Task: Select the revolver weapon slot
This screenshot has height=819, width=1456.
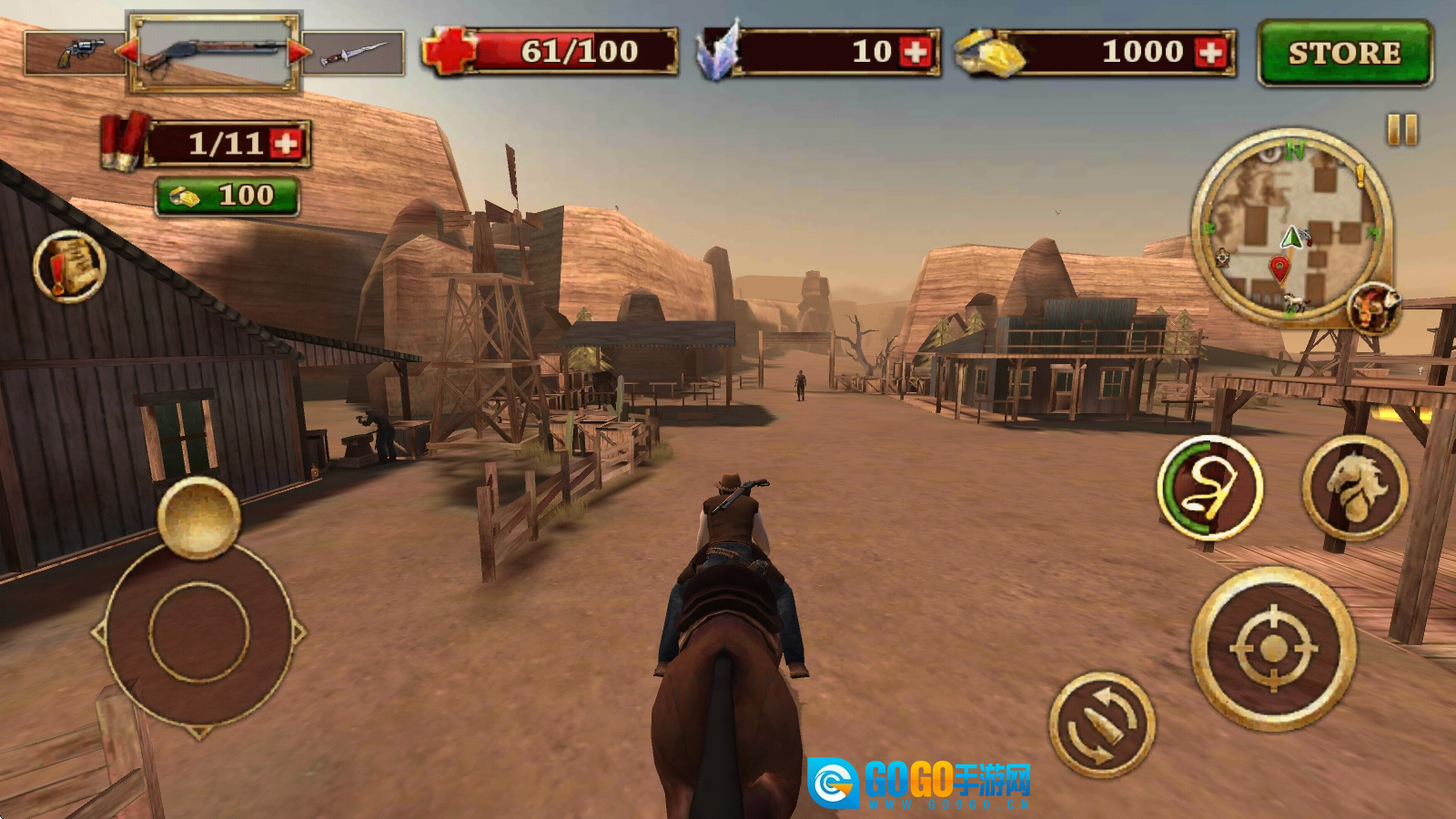Action: [x=76, y=53]
